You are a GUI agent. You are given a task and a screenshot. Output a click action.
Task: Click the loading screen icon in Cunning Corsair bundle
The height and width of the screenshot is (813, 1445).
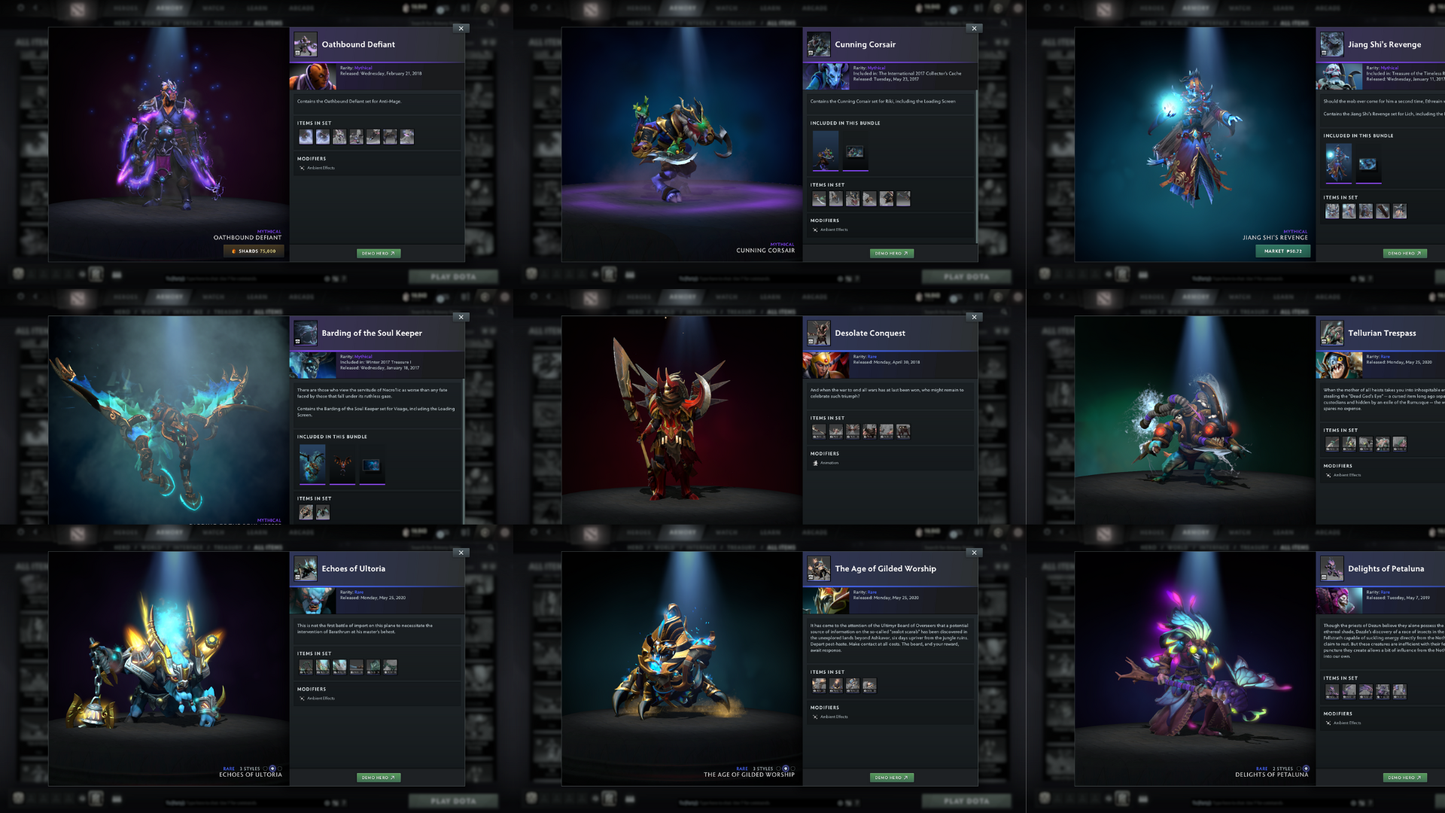coord(854,152)
